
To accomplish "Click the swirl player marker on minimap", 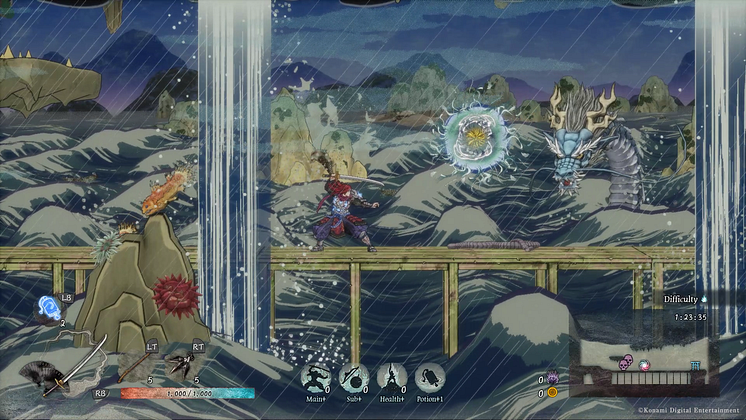I will [645, 364].
